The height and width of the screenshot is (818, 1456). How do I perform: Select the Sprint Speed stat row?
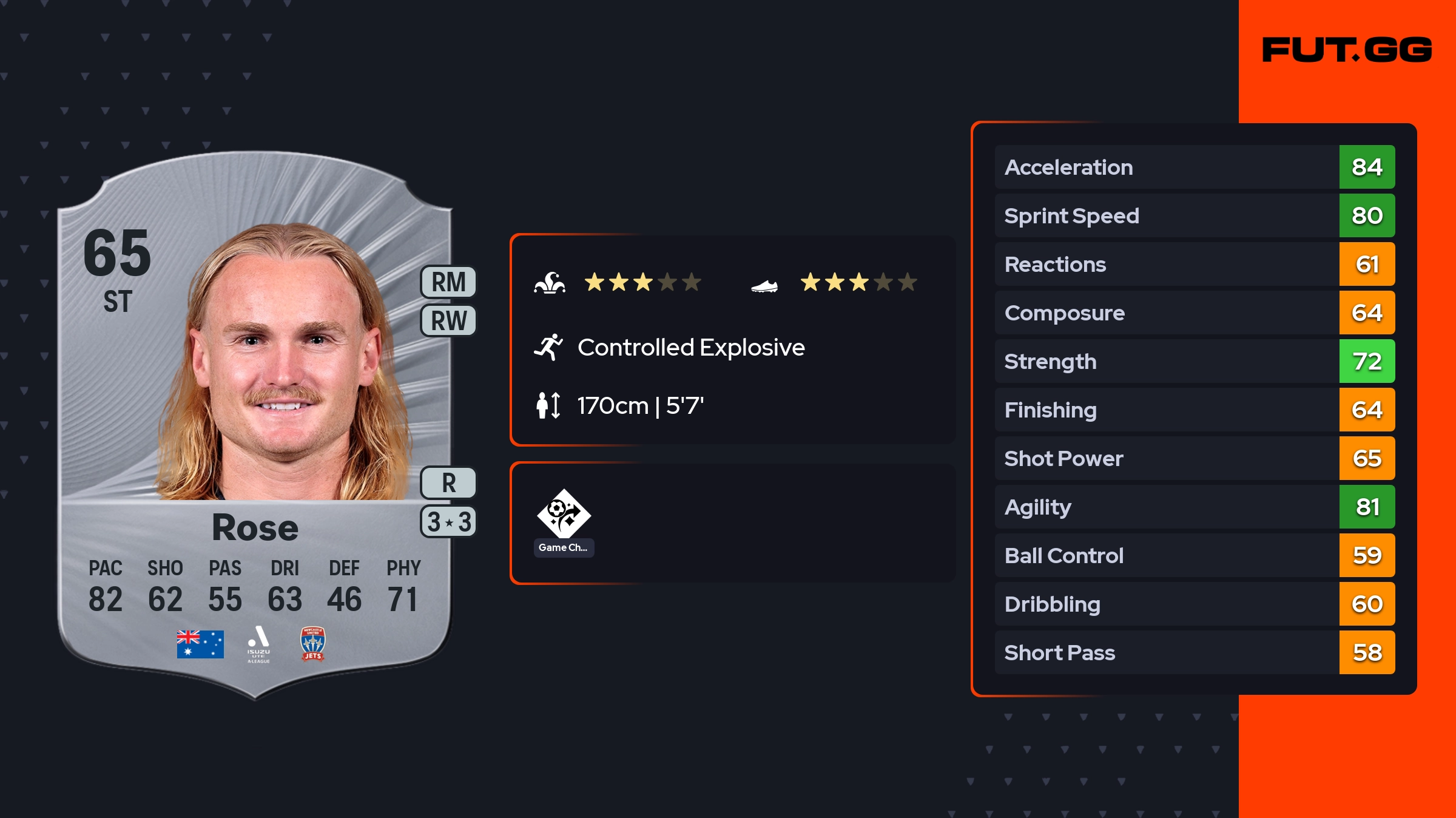pyautogui.click(x=1194, y=215)
